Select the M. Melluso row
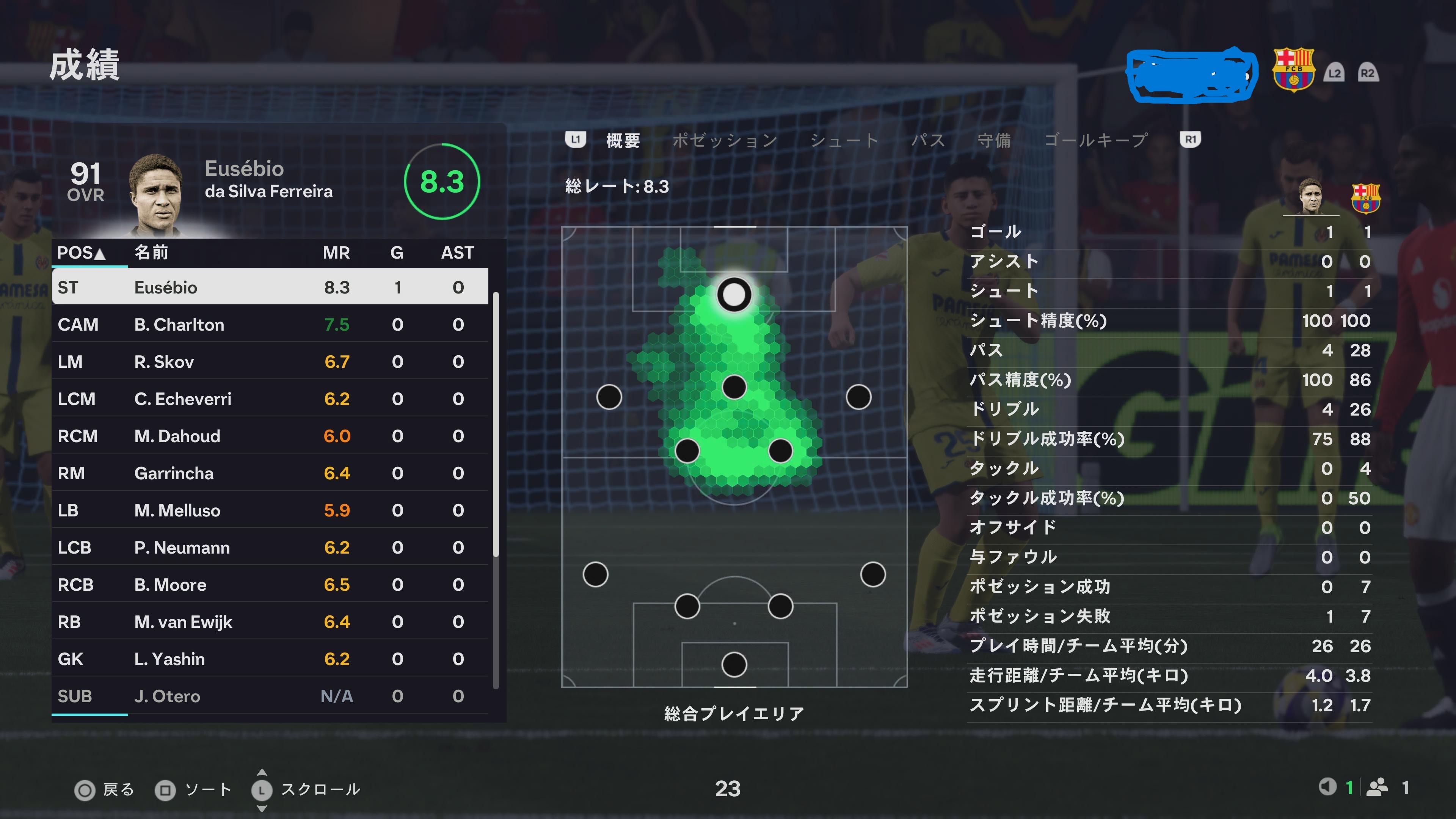1456x819 pixels. coord(270,510)
